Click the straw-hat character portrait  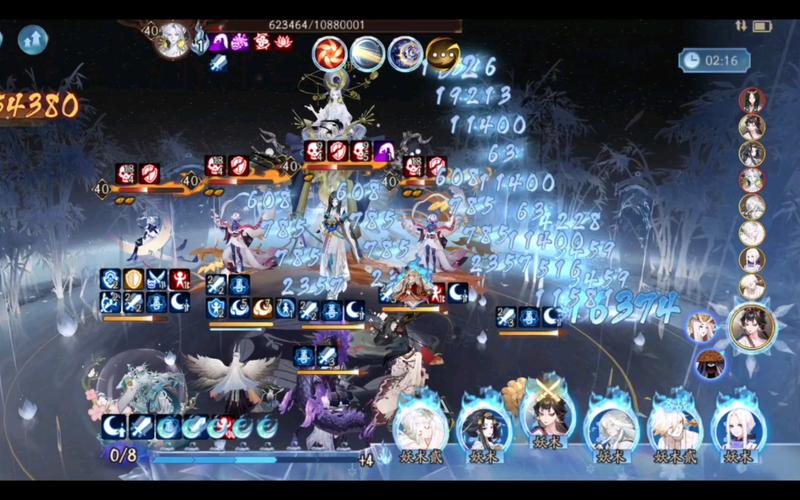(709, 364)
